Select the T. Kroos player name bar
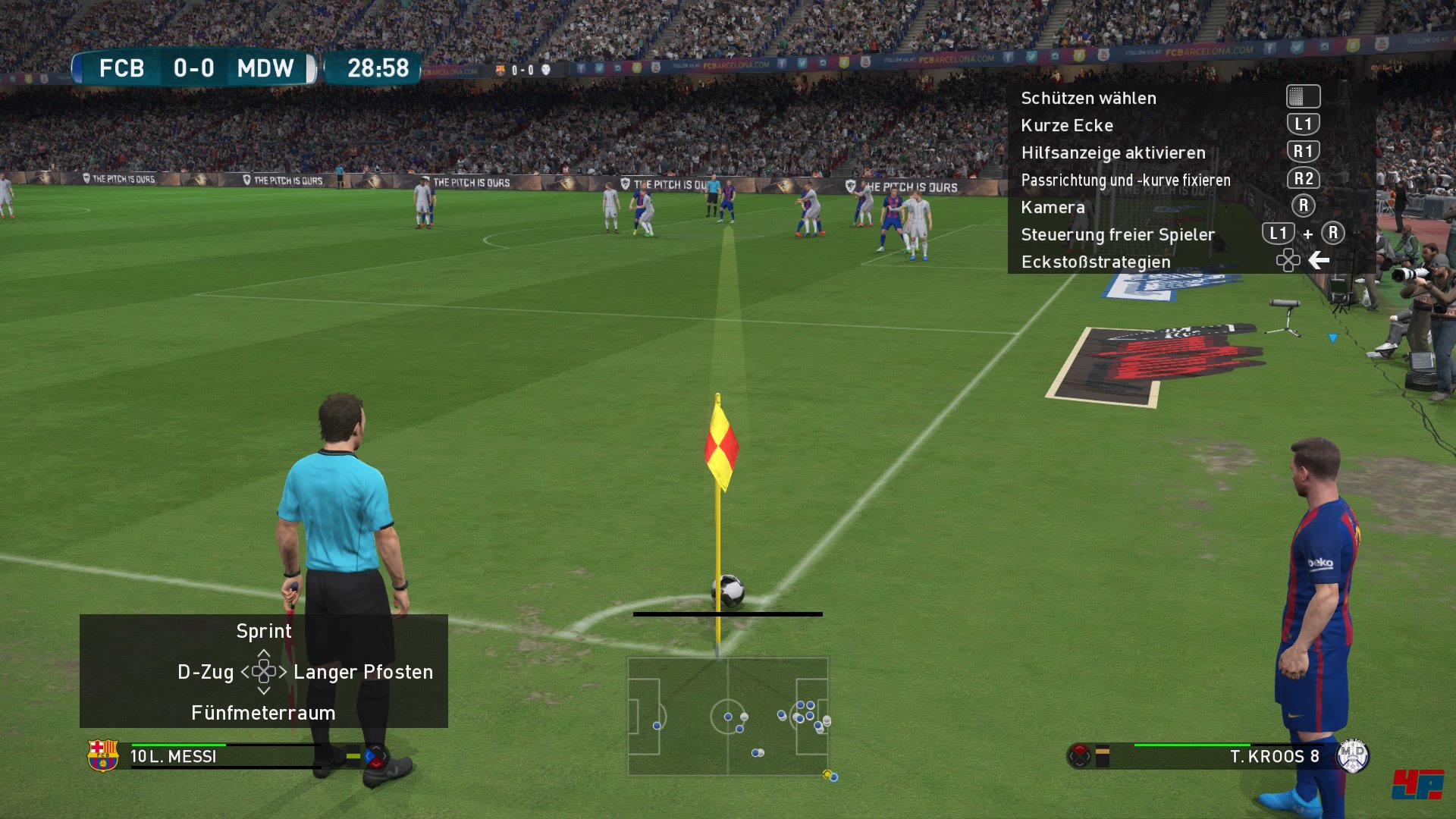The image size is (1456, 819). tap(1274, 756)
